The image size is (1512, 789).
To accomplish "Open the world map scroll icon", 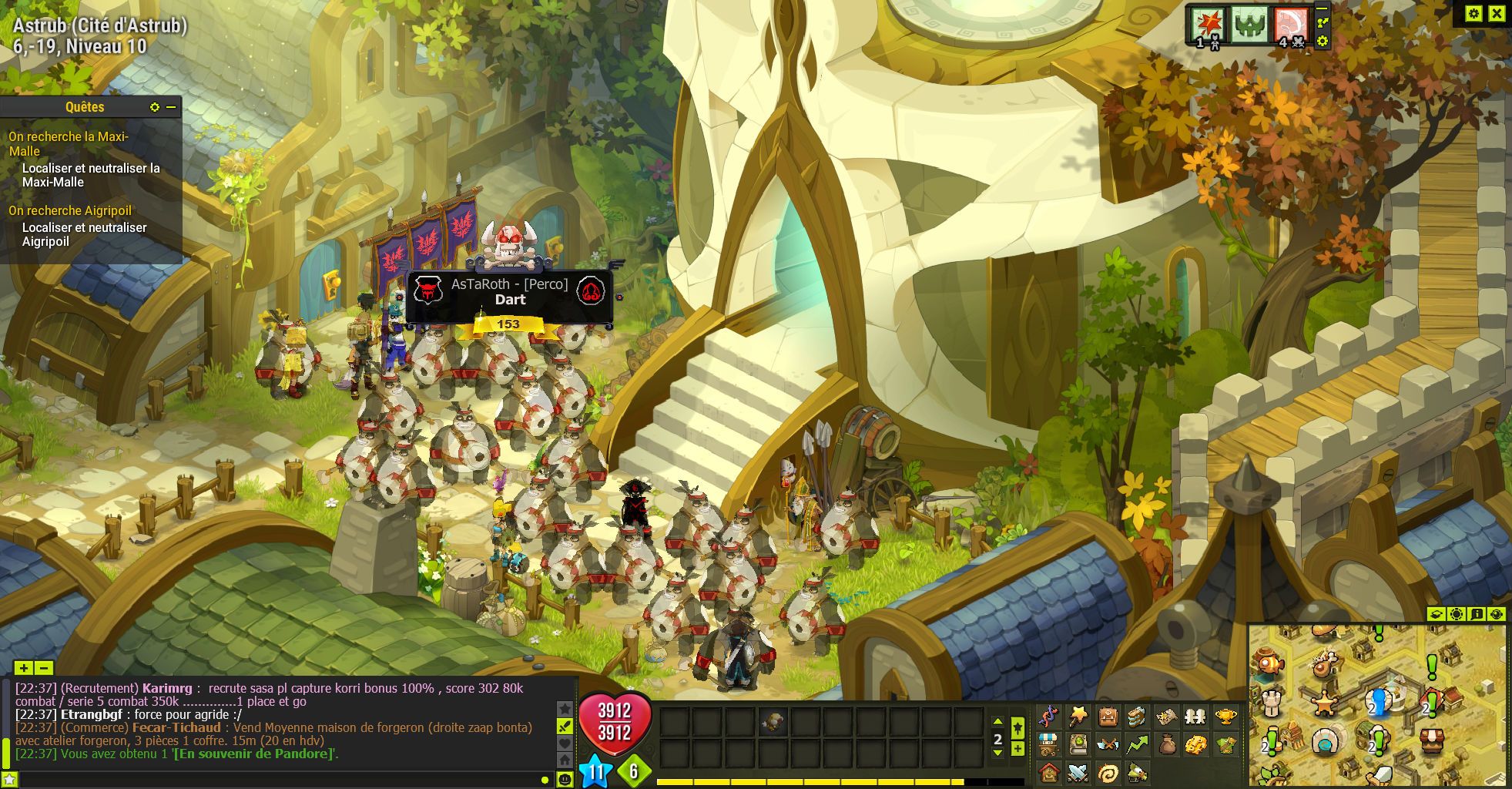I will (x=1166, y=717).
